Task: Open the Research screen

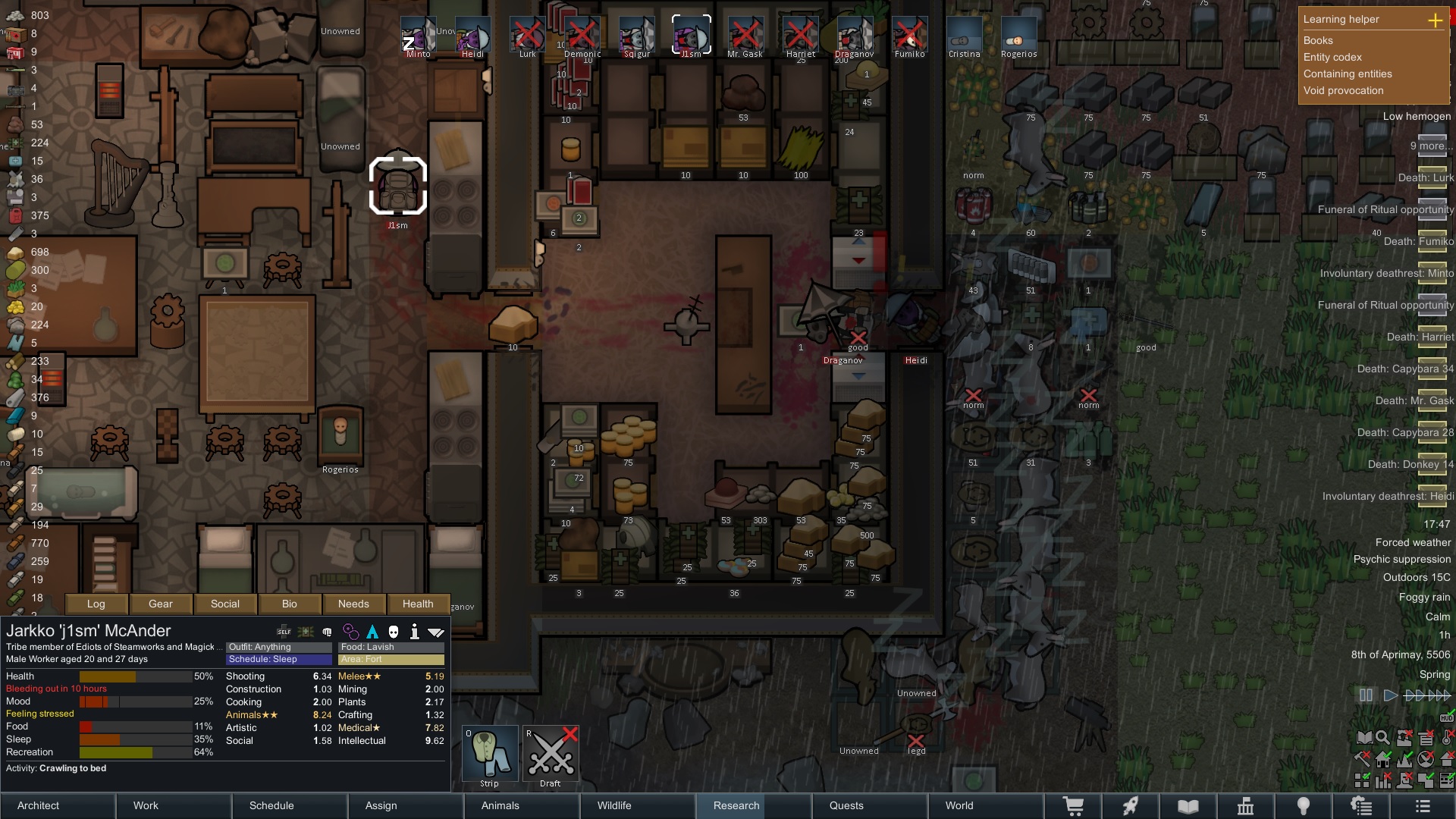Action: click(x=754, y=805)
